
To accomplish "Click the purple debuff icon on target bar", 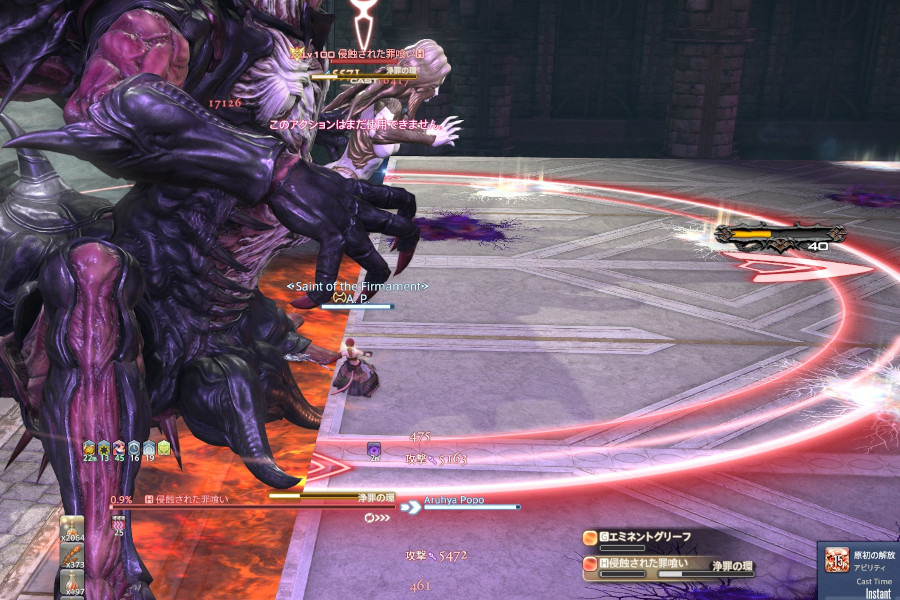I will pos(374,450).
